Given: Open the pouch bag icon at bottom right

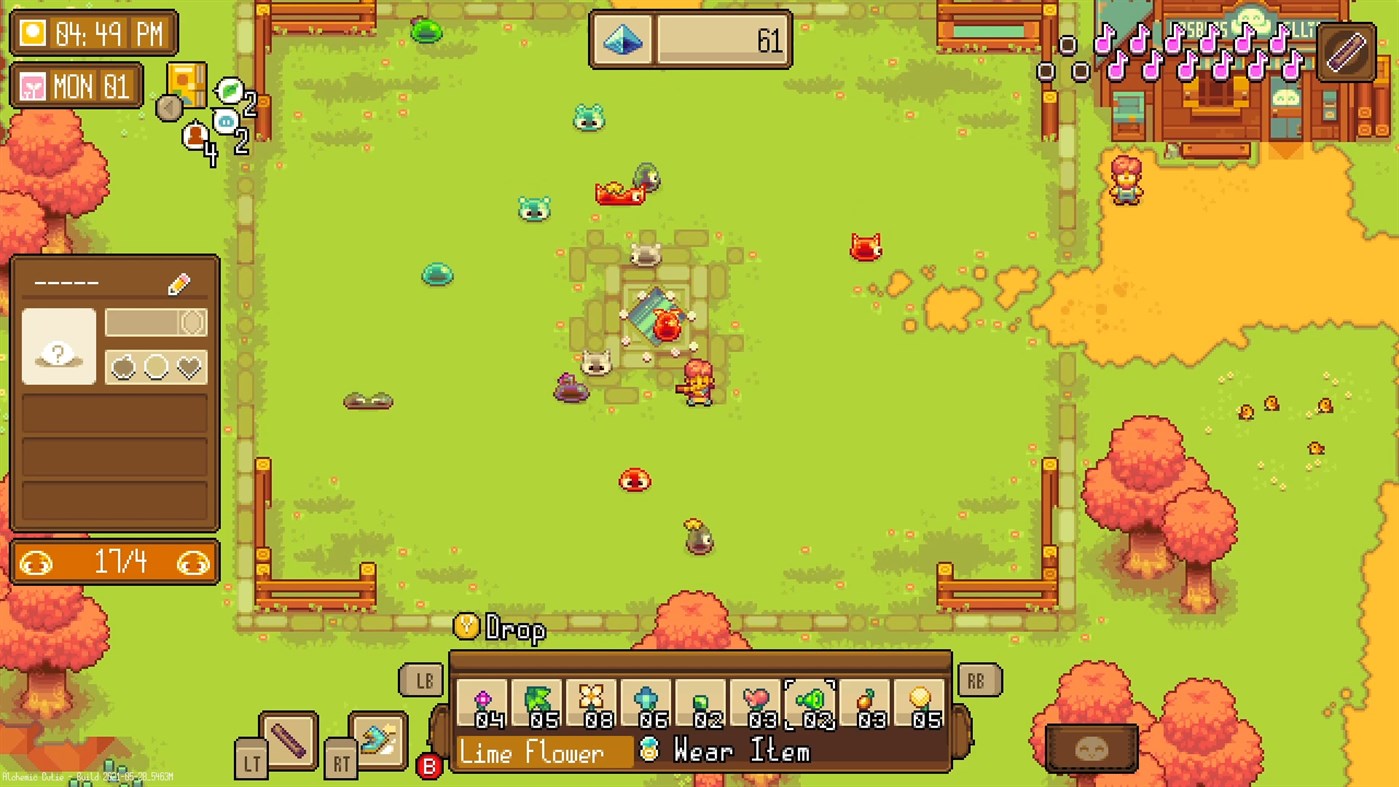Looking at the screenshot, I should click(1090, 745).
